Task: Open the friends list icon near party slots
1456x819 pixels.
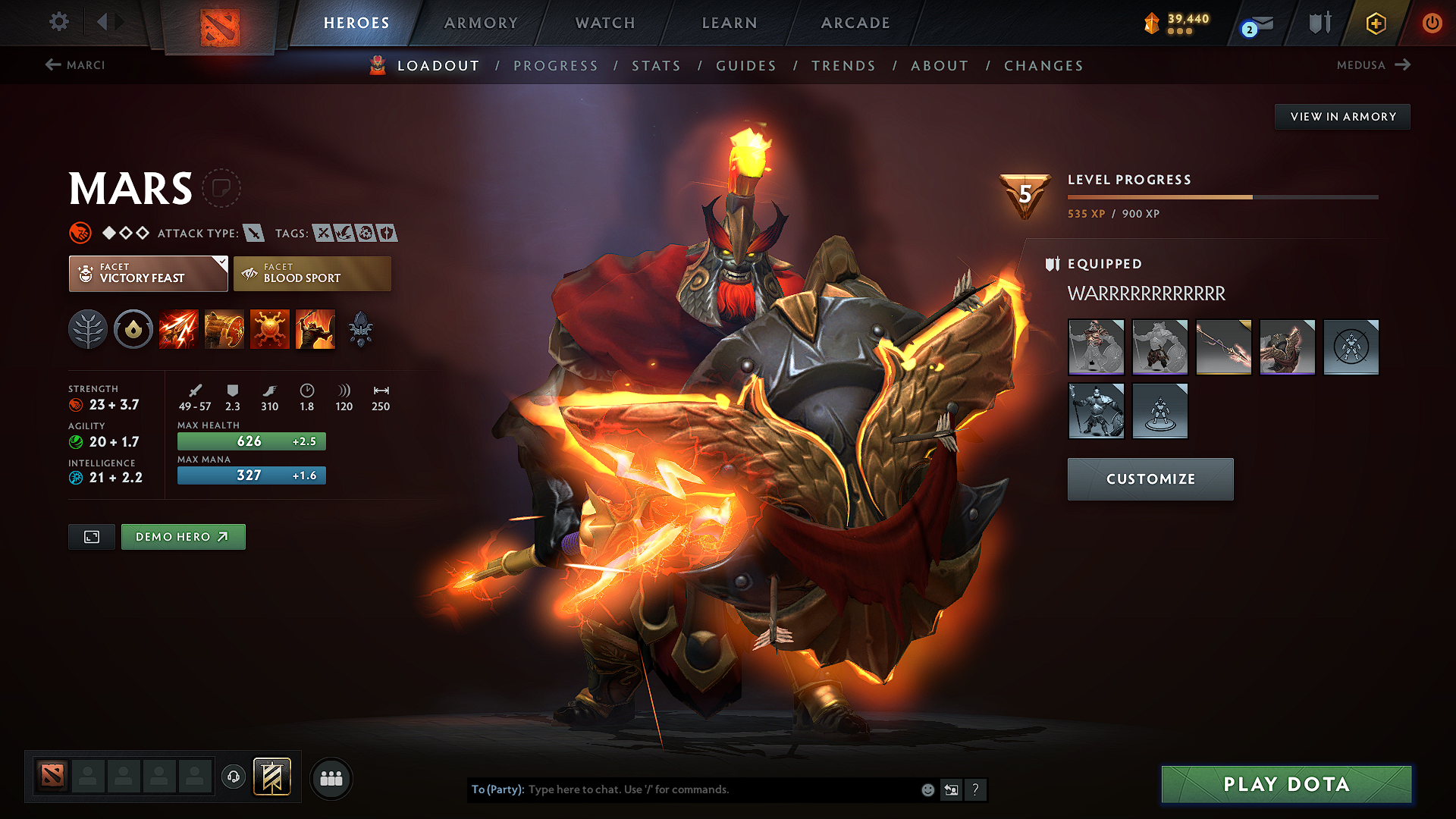Action: [331, 777]
